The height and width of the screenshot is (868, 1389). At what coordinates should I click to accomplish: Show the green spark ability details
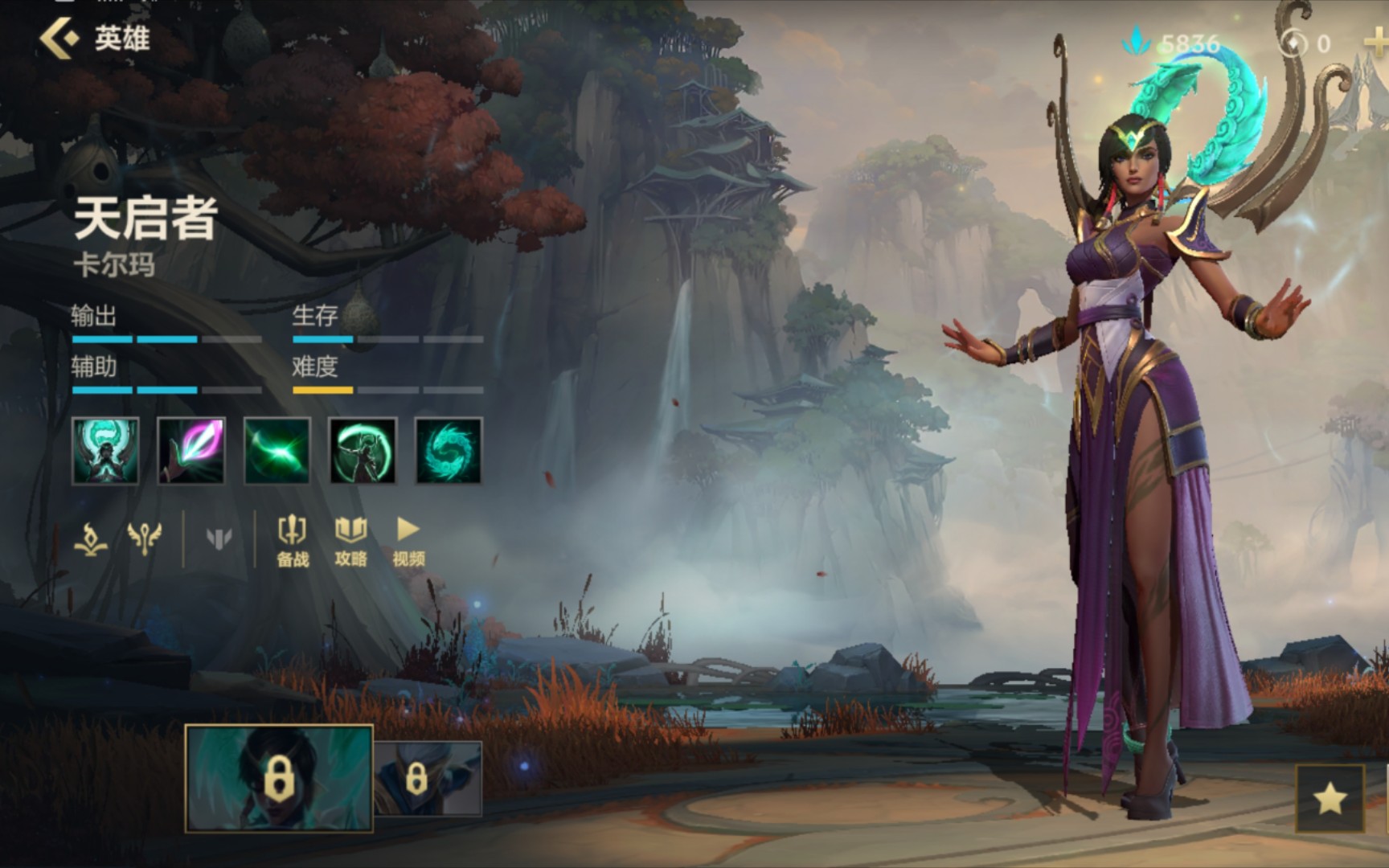[x=277, y=451]
